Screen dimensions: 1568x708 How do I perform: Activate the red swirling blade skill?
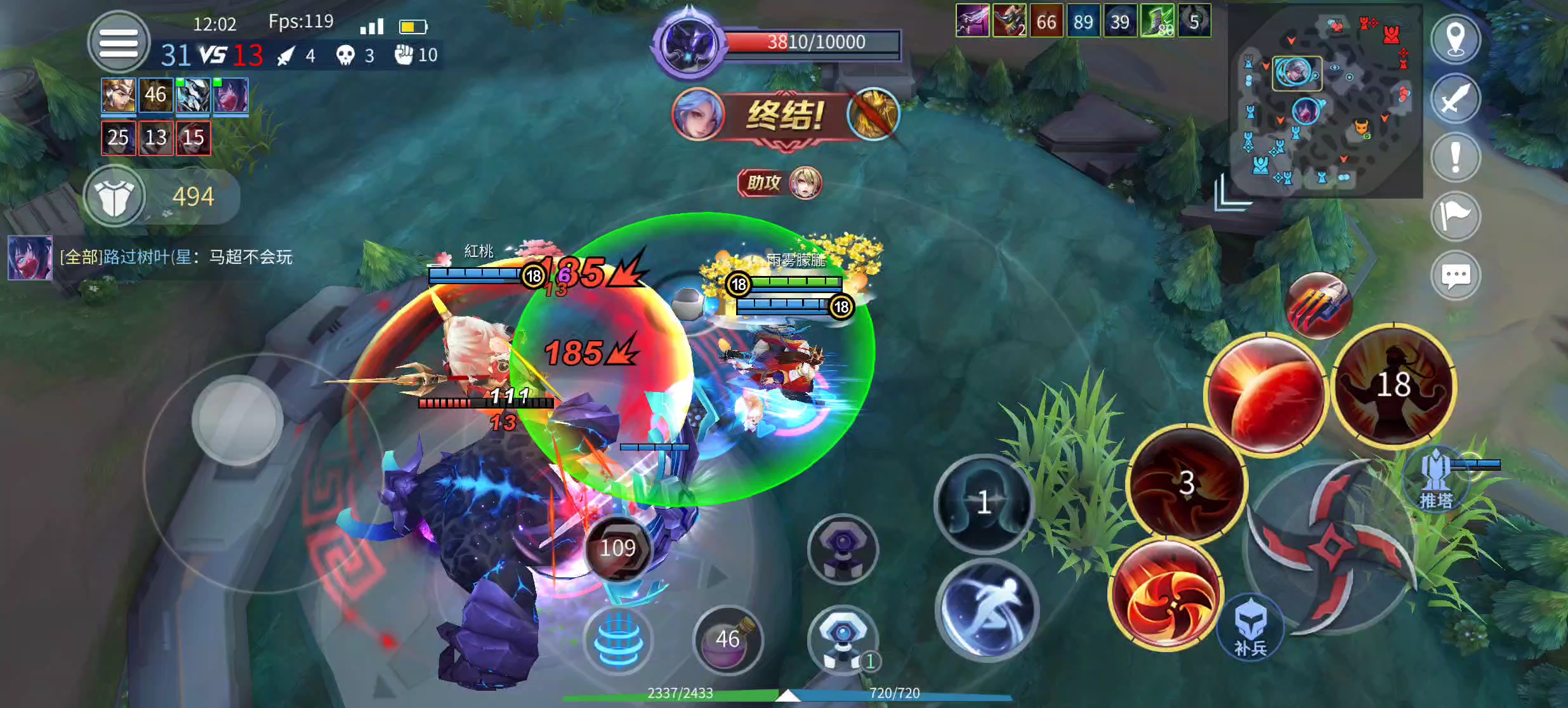(x=1166, y=594)
